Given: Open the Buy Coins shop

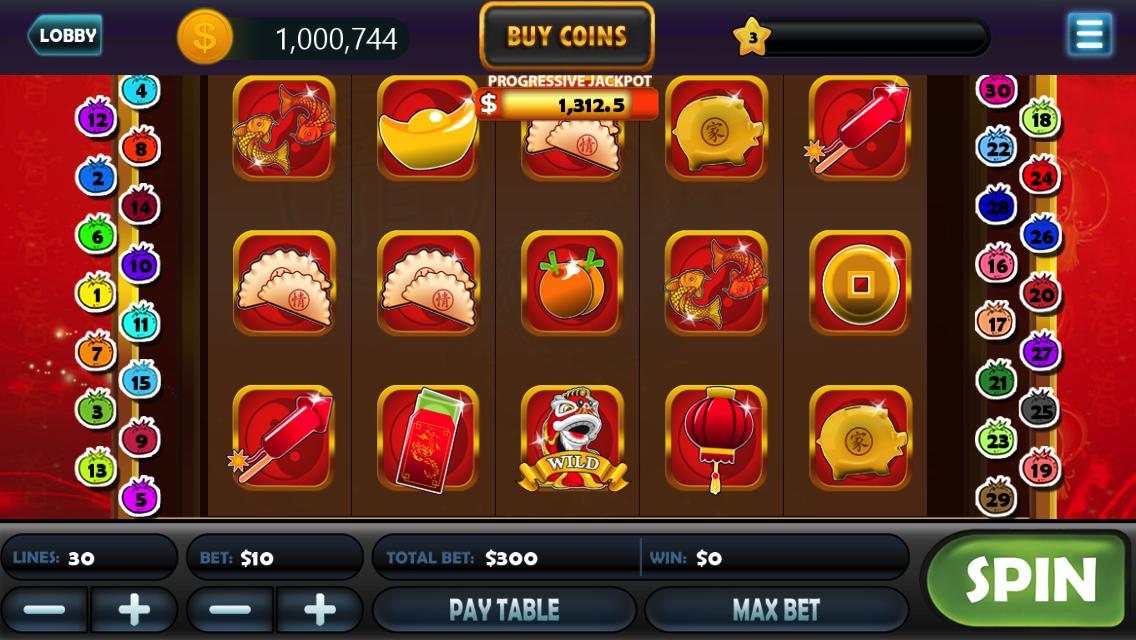Looking at the screenshot, I should click(x=567, y=37).
